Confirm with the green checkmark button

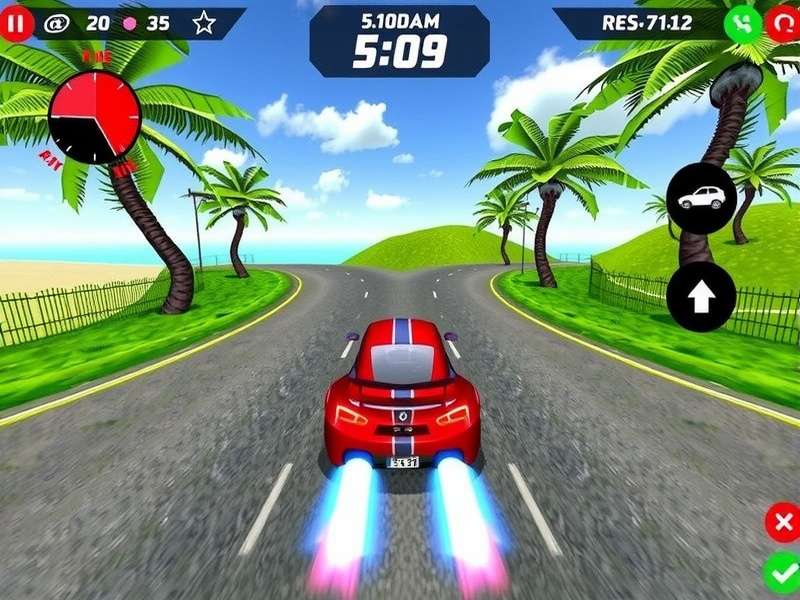(x=781, y=574)
